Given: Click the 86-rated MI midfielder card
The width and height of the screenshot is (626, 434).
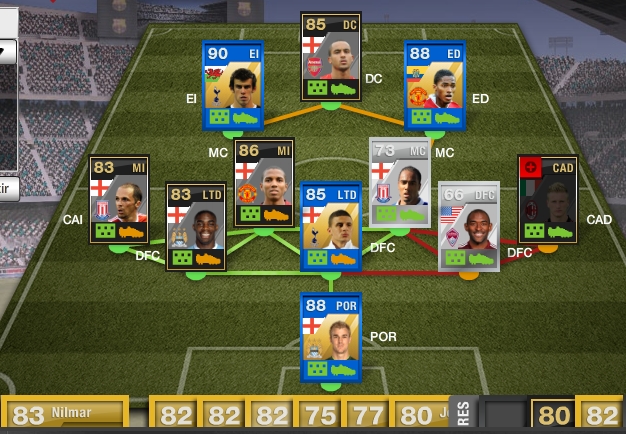Looking at the screenshot, I should pos(264,182).
